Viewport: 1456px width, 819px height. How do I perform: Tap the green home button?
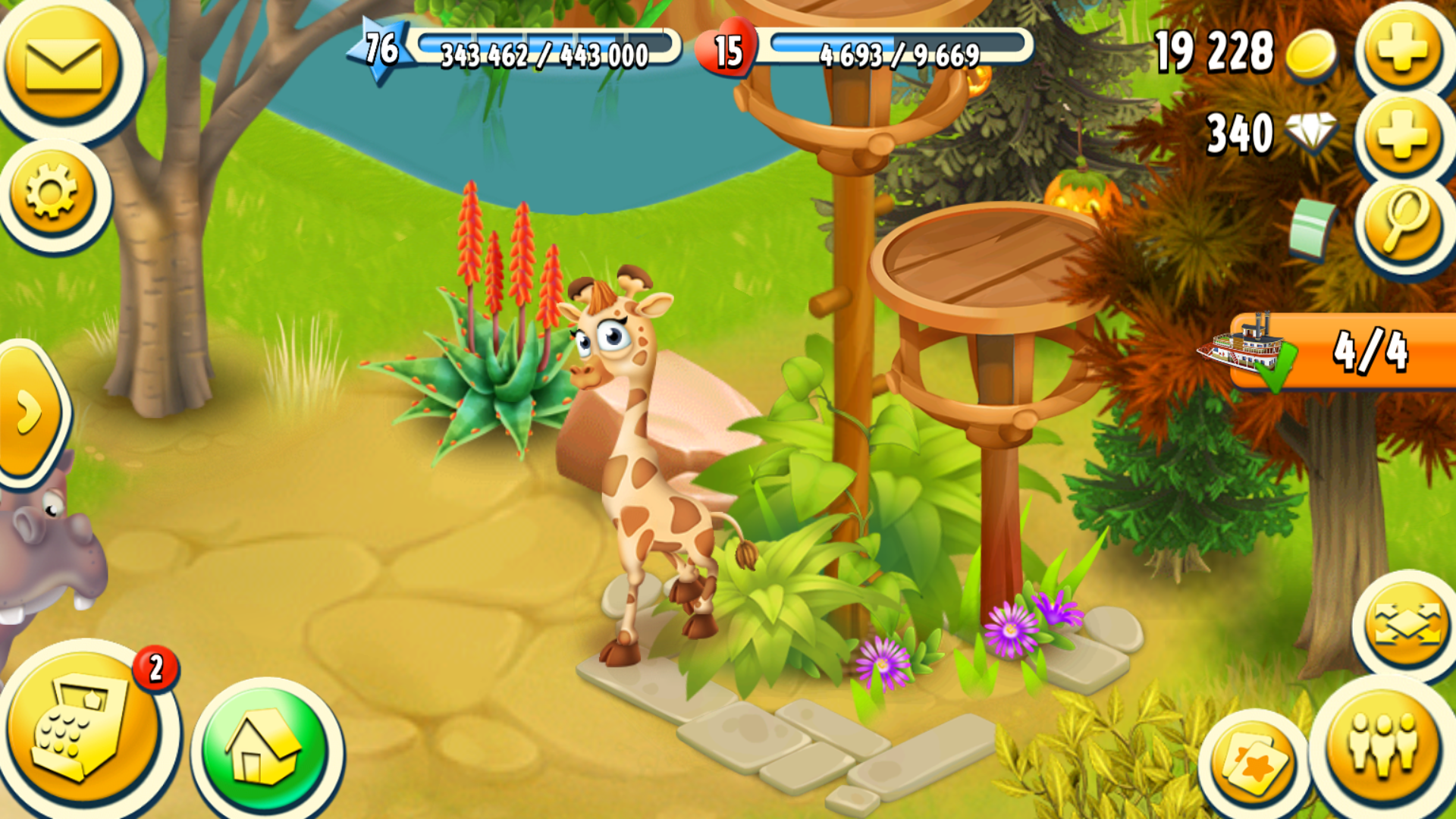(265, 751)
